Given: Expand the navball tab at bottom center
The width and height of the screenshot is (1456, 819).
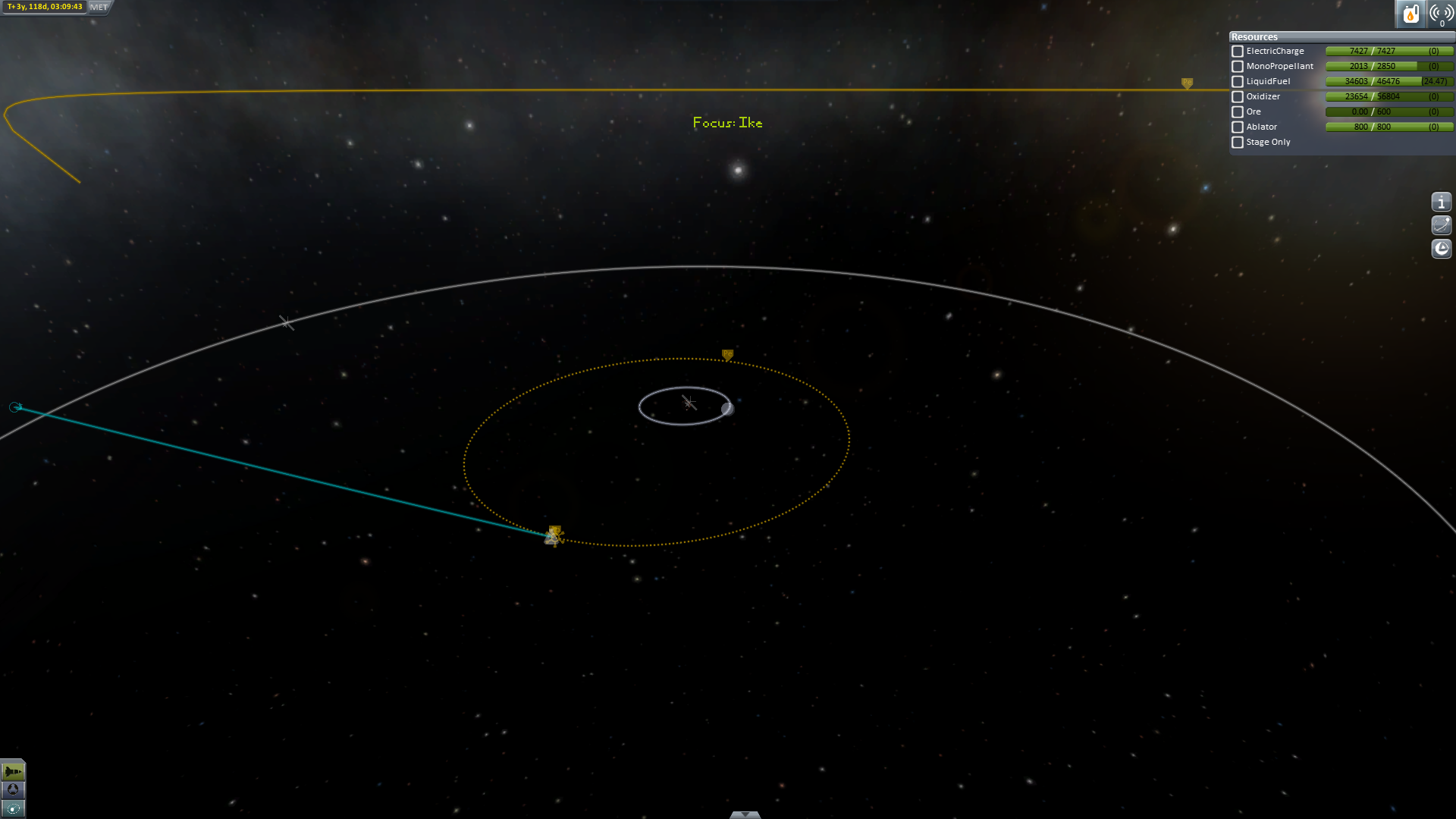Looking at the screenshot, I should (745, 814).
